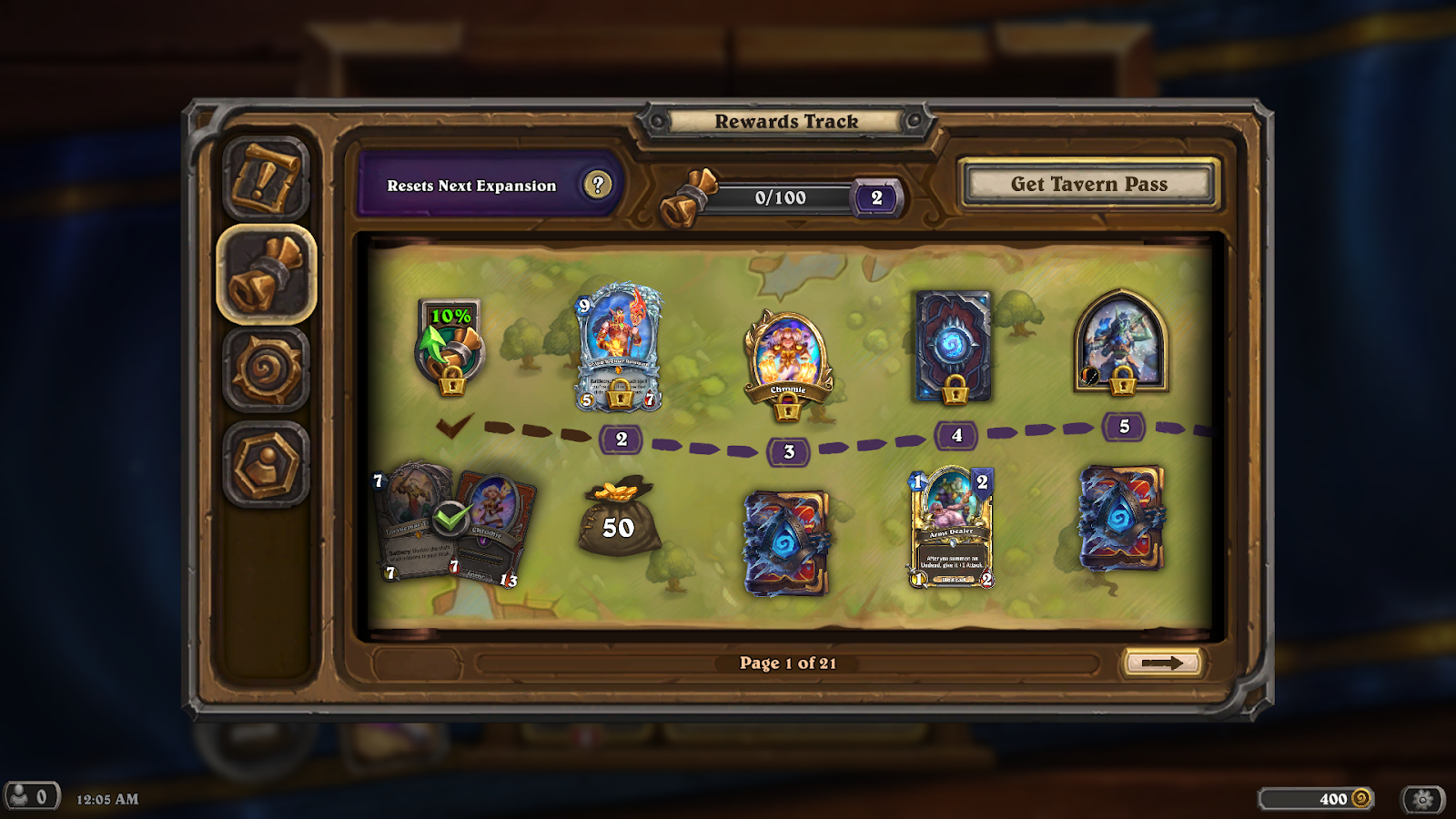The height and width of the screenshot is (819, 1456).
Task: Switch to the quests scroll tab
Action: pos(266,178)
